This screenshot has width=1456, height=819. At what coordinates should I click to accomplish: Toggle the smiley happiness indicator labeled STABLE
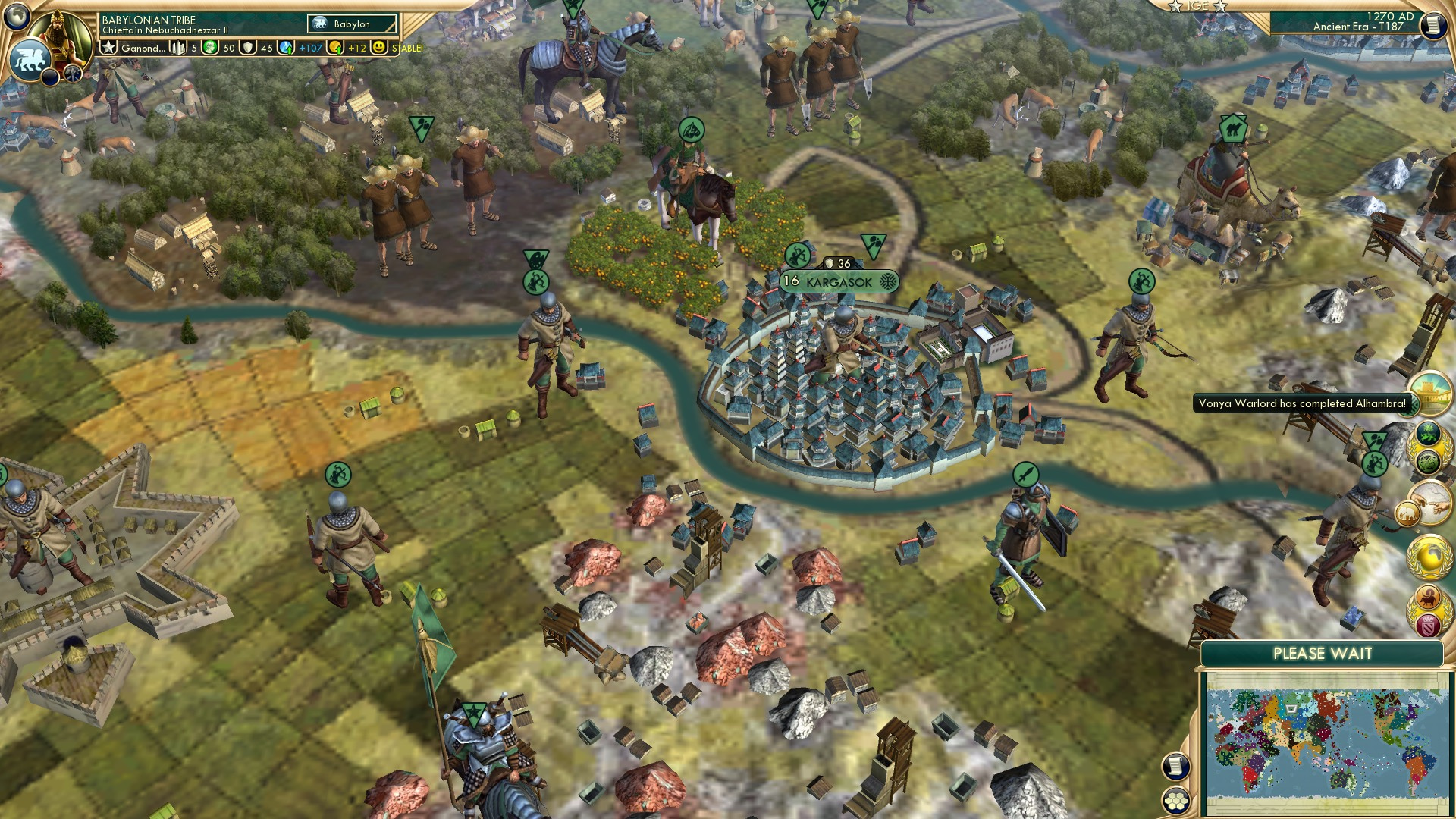(379, 49)
